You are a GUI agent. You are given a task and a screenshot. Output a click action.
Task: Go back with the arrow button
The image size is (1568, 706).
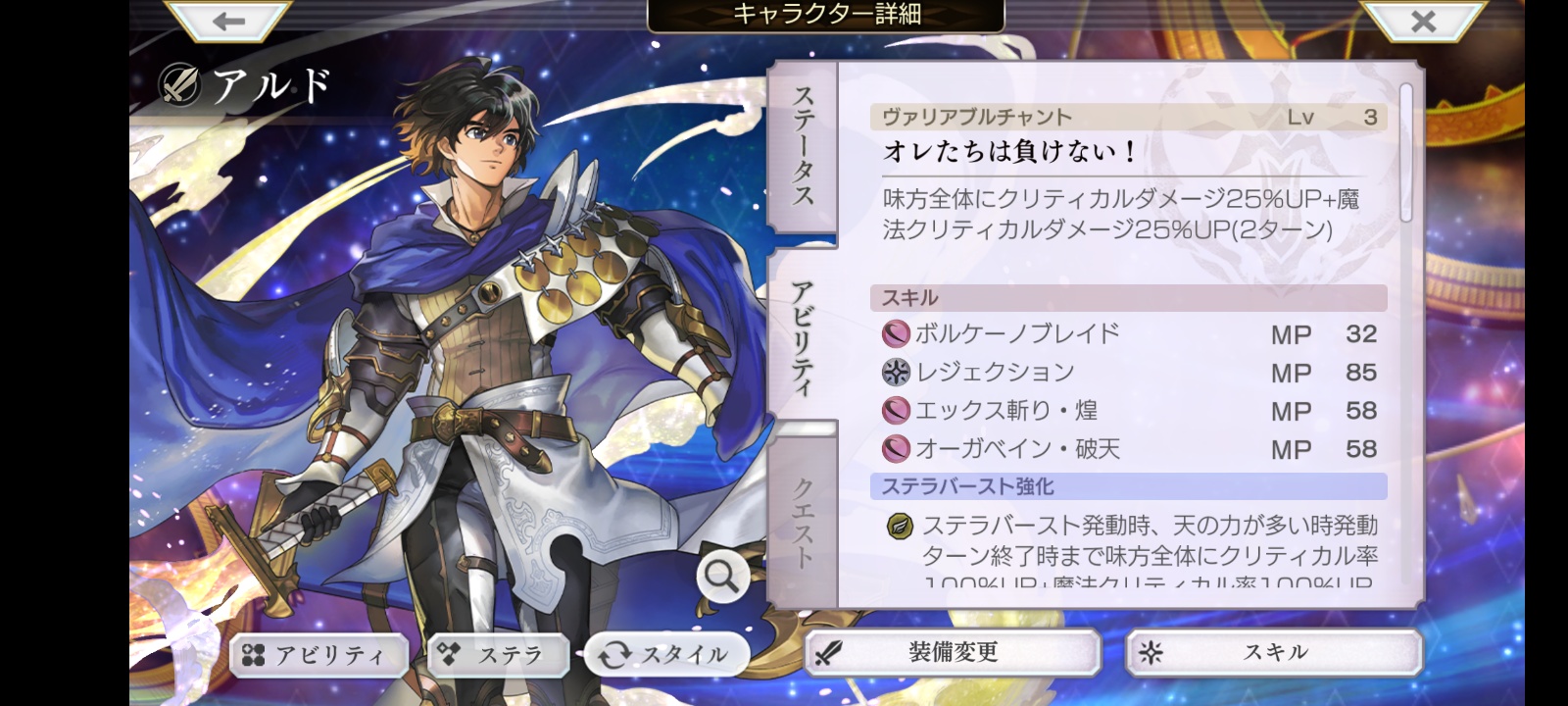pyautogui.click(x=228, y=22)
